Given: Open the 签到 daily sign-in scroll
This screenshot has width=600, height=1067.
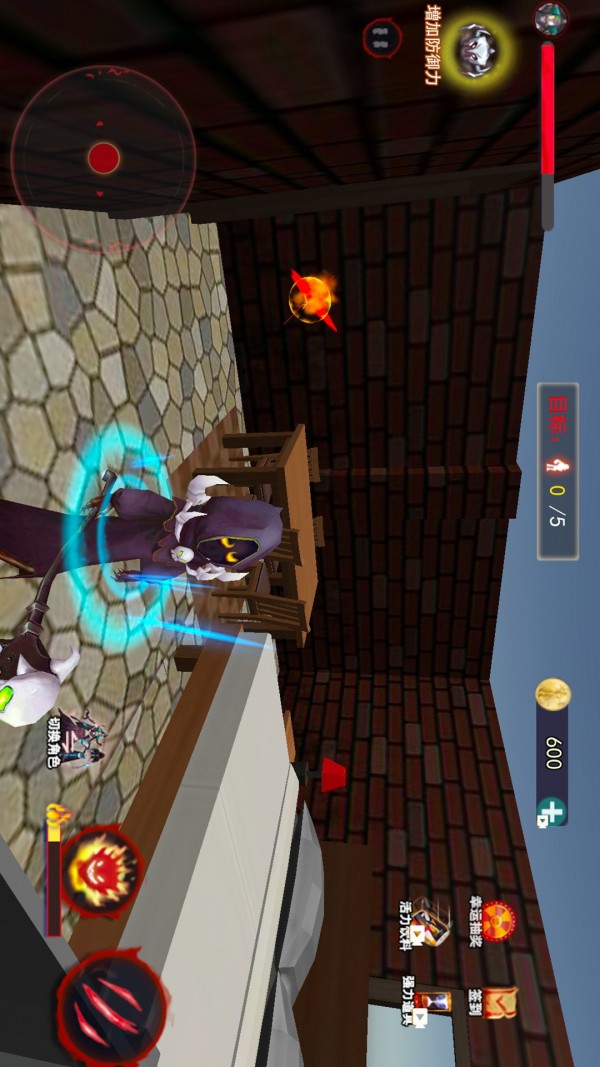Looking at the screenshot, I should (497, 1003).
